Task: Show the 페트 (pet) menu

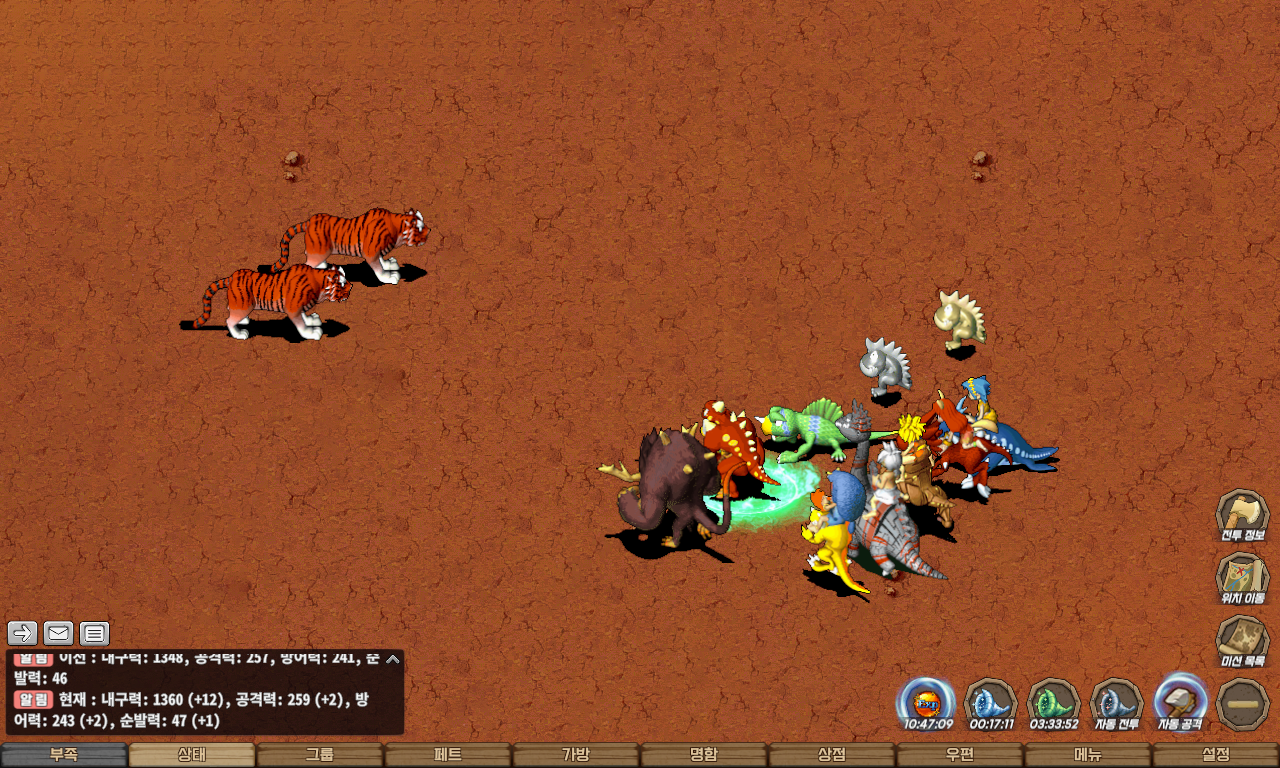Action: [448, 755]
